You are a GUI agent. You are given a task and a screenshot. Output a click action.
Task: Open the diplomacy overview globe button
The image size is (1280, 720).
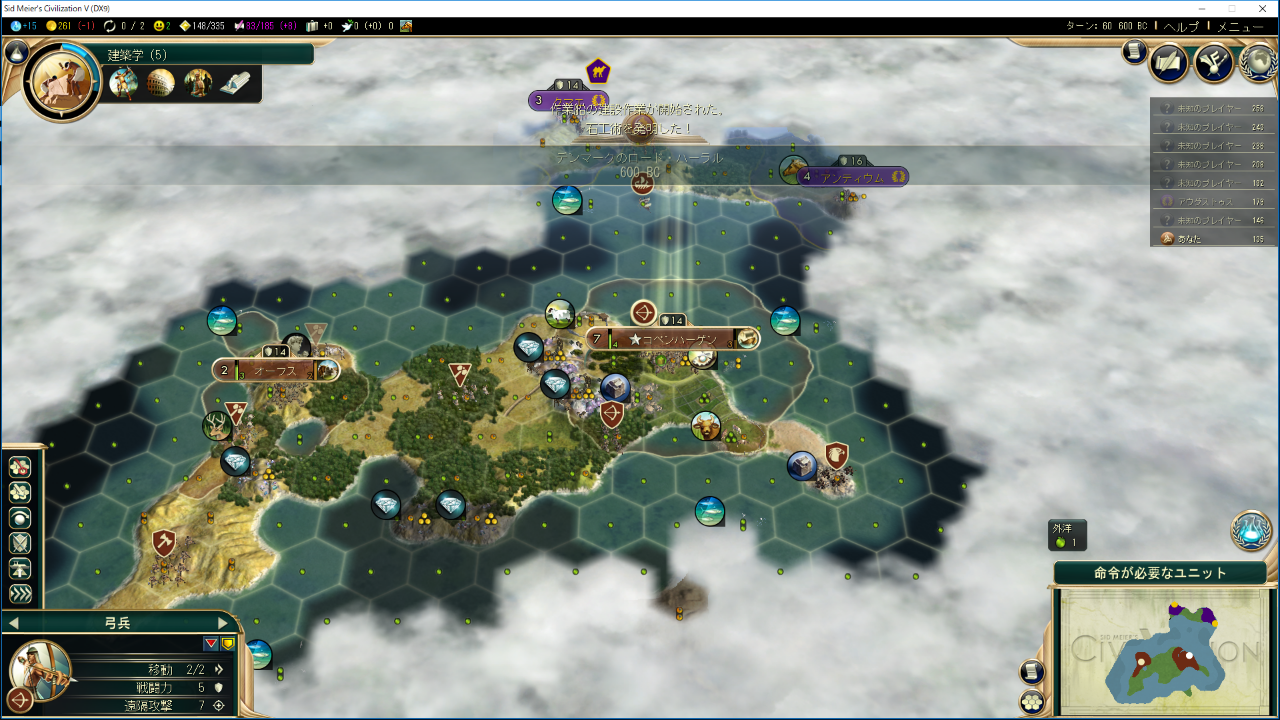point(1258,62)
